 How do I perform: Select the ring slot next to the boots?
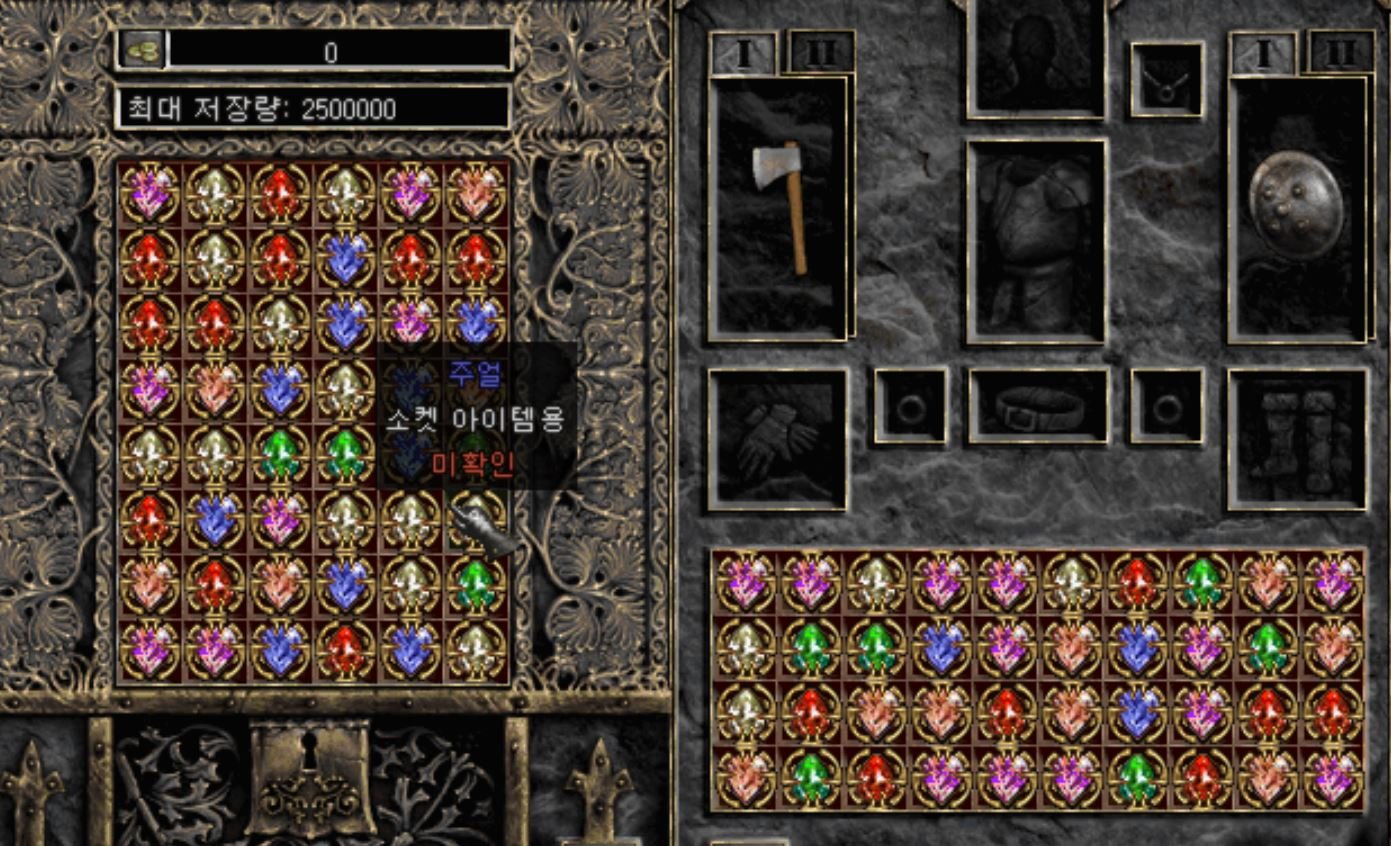click(x=1167, y=405)
